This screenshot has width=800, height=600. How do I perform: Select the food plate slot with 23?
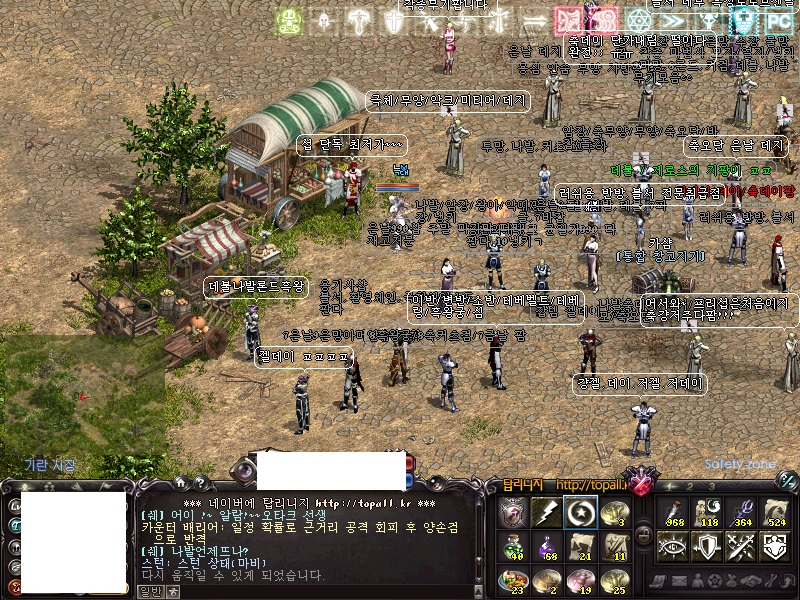coord(514,578)
